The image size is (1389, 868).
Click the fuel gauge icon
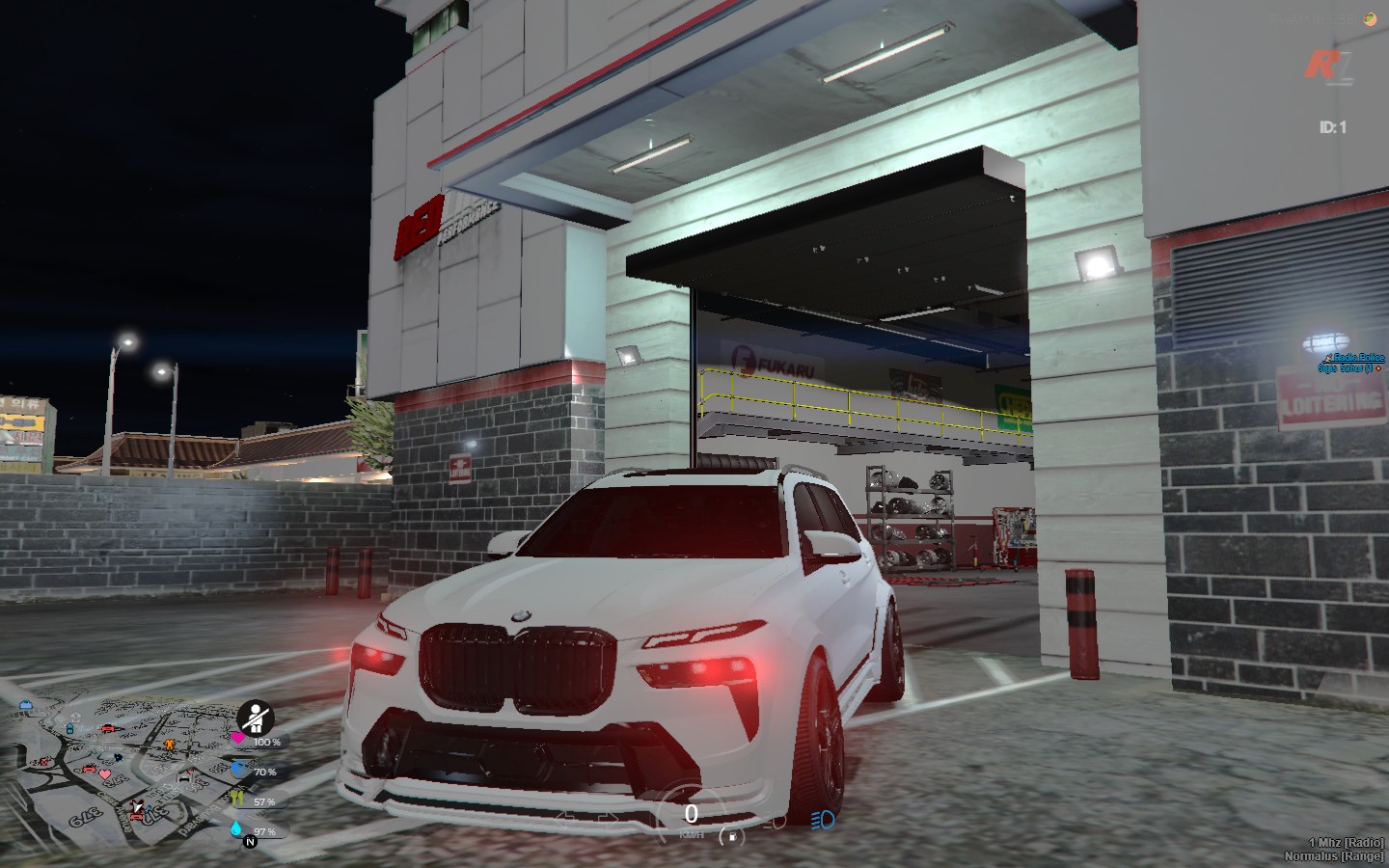732,835
